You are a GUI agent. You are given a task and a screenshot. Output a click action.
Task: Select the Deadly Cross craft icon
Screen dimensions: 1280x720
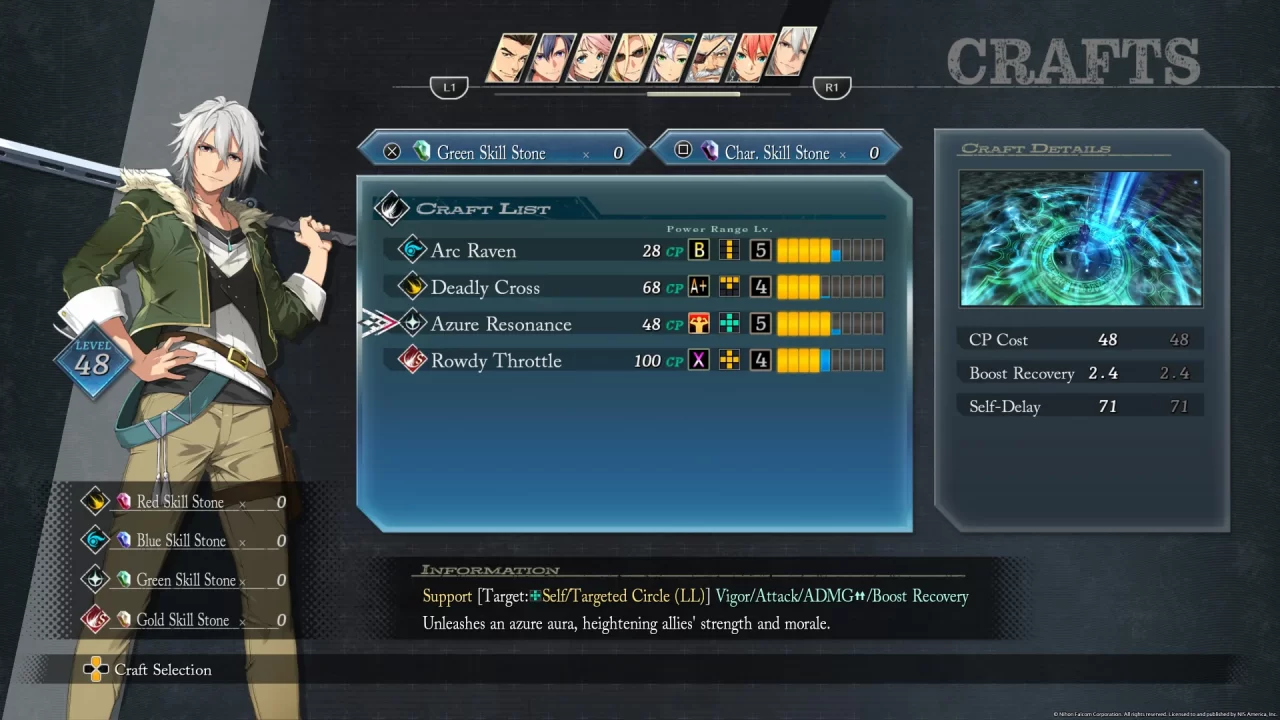(x=412, y=287)
